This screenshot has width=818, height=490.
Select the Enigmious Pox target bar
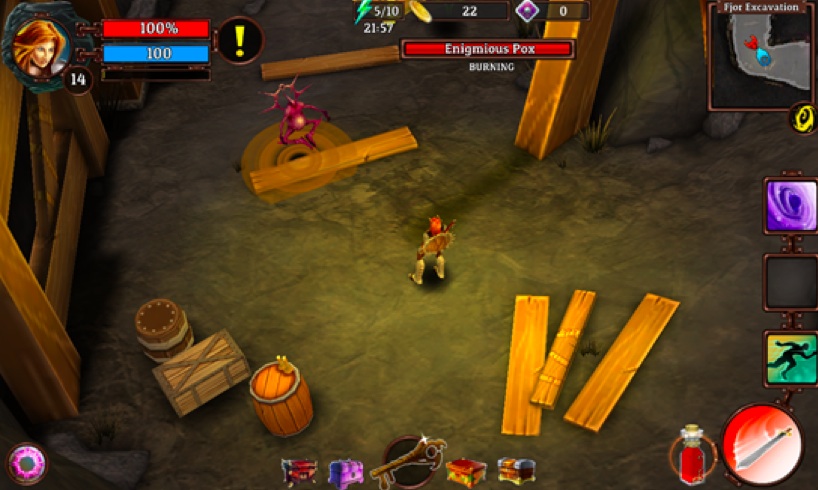click(488, 48)
